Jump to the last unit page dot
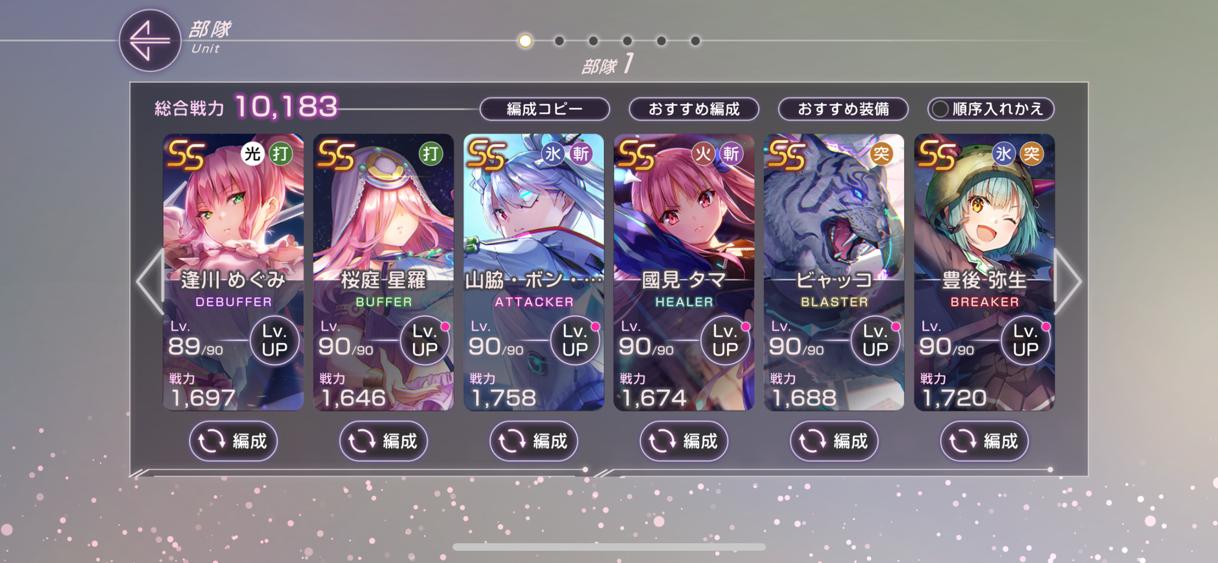Viewport: 1218px width, 563px height. click(695, 41)
